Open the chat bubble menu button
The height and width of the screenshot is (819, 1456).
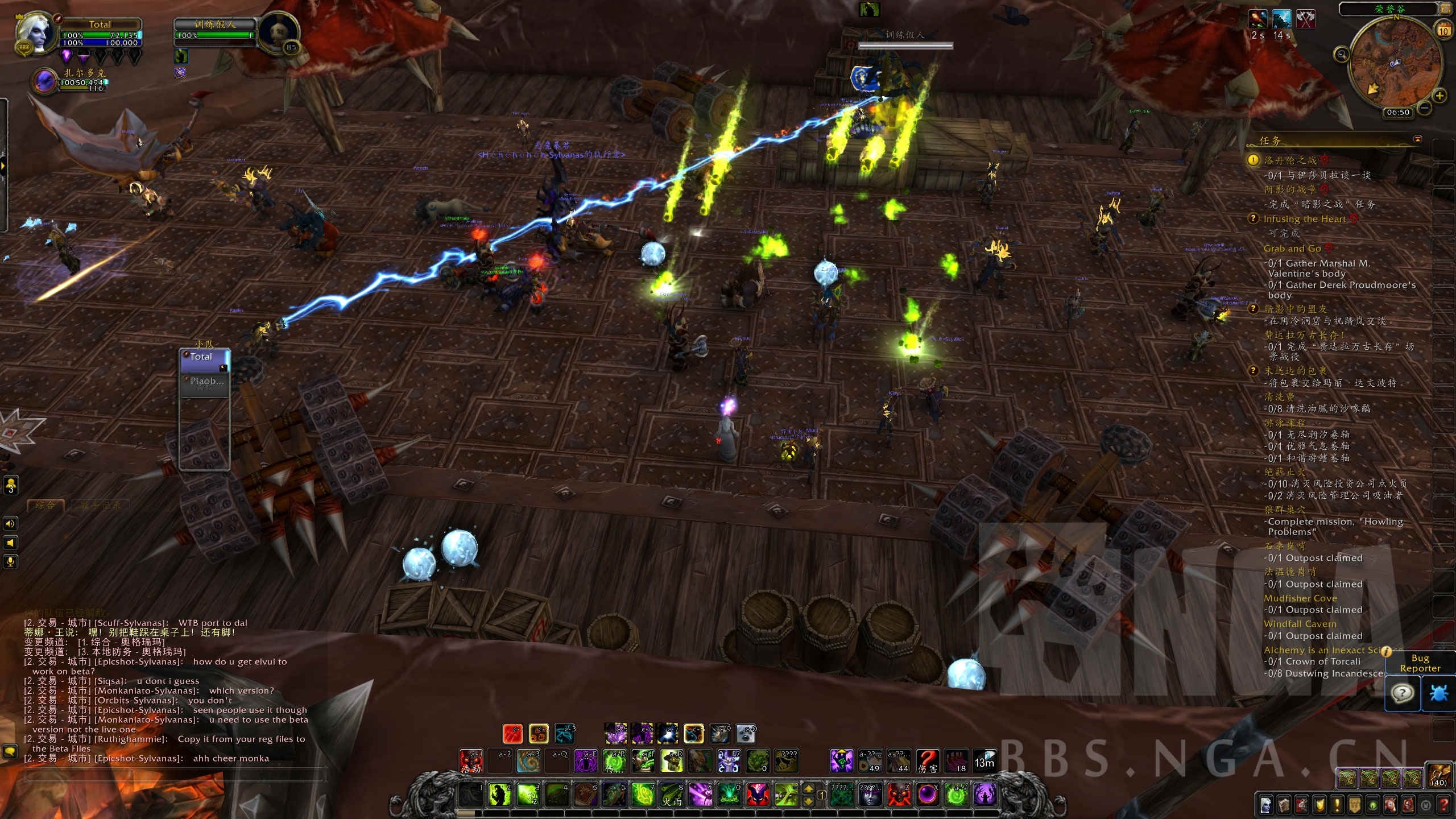point(10,751)
